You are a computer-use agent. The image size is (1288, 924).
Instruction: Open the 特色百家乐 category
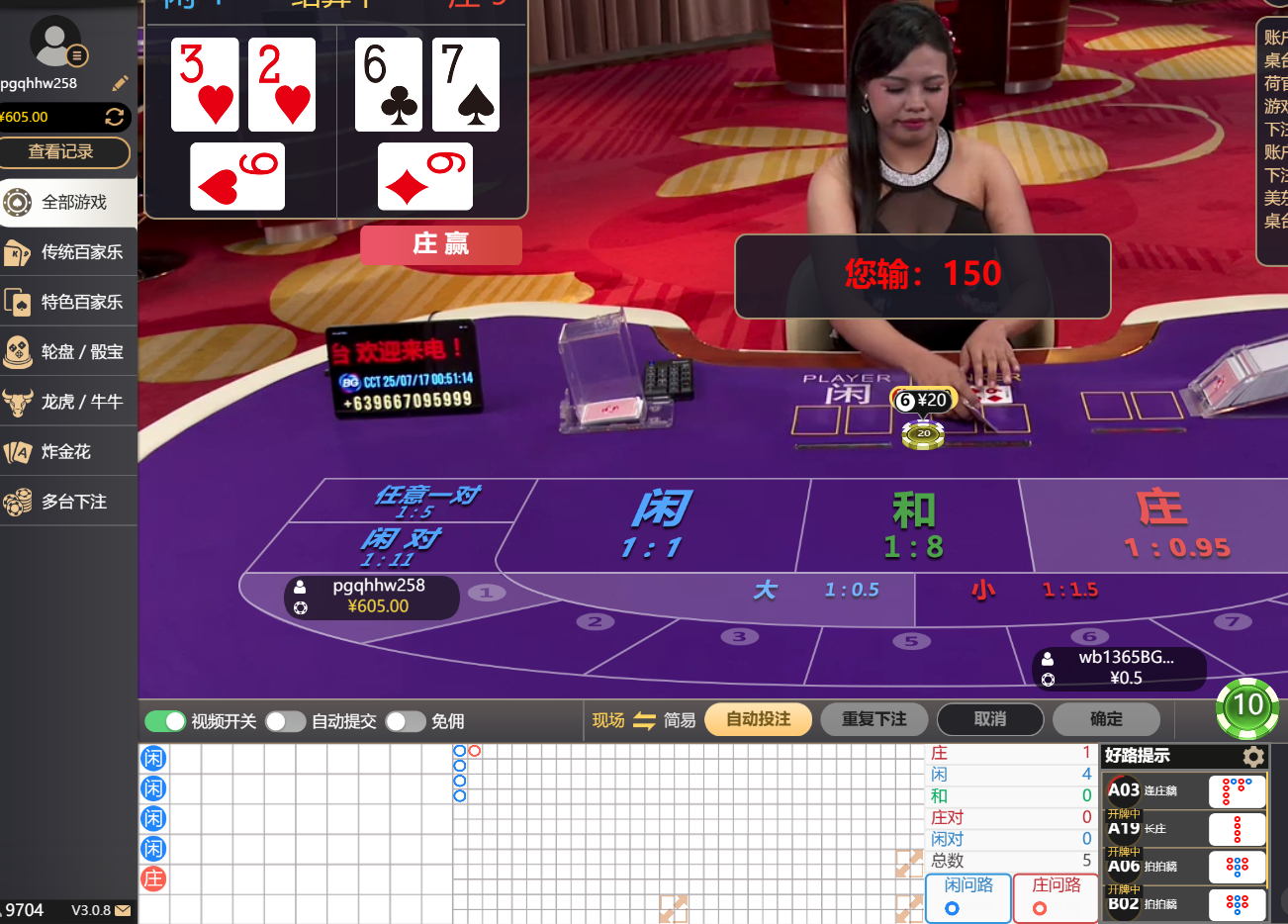[69, 302]
